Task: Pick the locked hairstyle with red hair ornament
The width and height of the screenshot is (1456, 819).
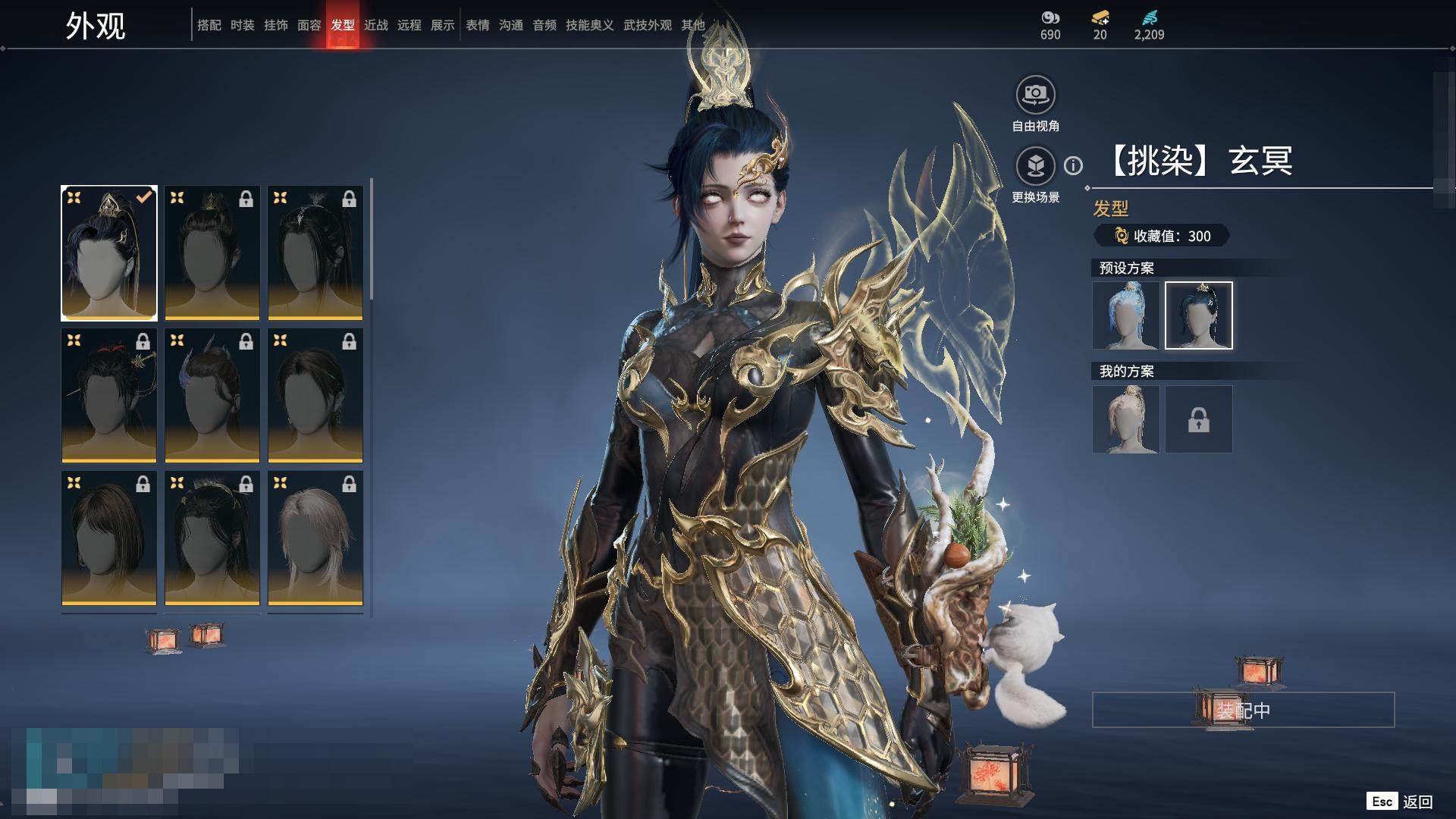Action: [109, 395]
